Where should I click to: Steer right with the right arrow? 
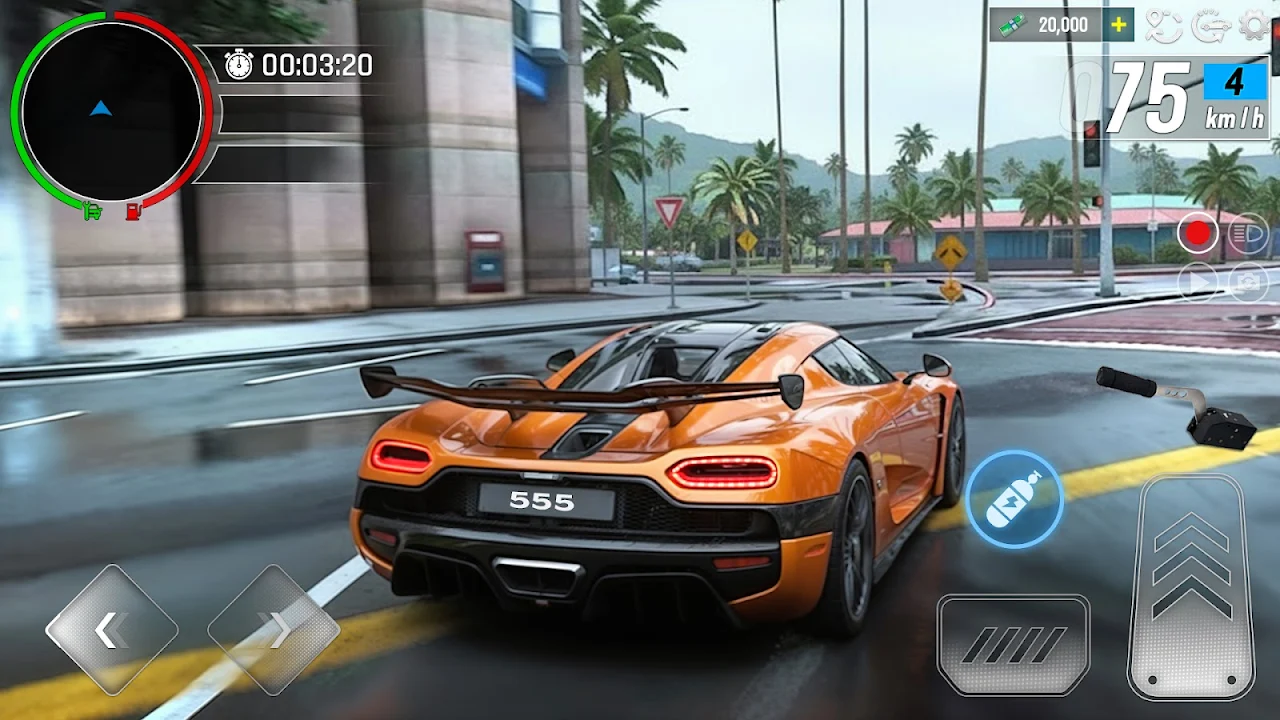tap(273, 630)
